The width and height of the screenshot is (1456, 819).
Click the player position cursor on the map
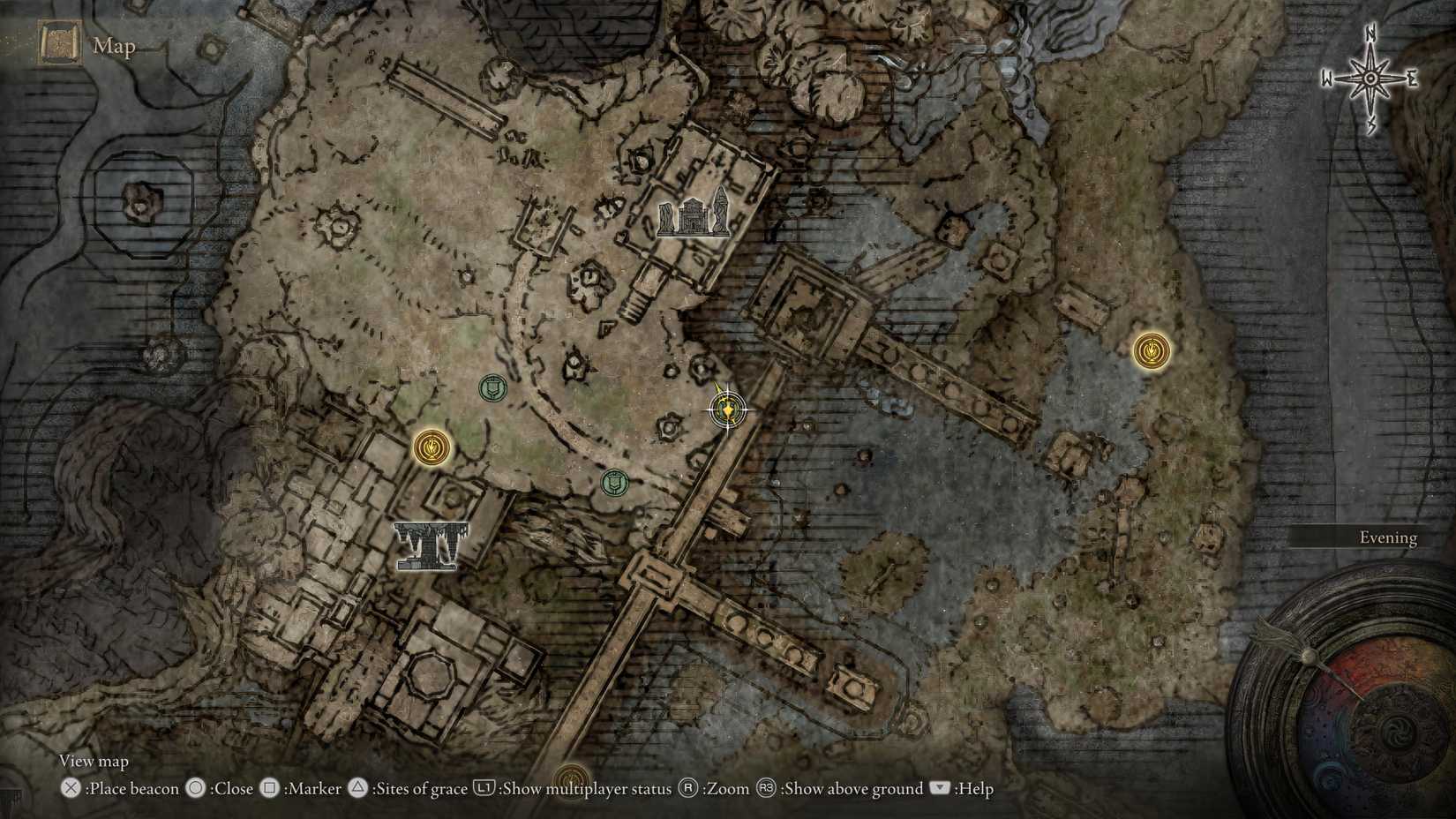(x=725, y=411)
